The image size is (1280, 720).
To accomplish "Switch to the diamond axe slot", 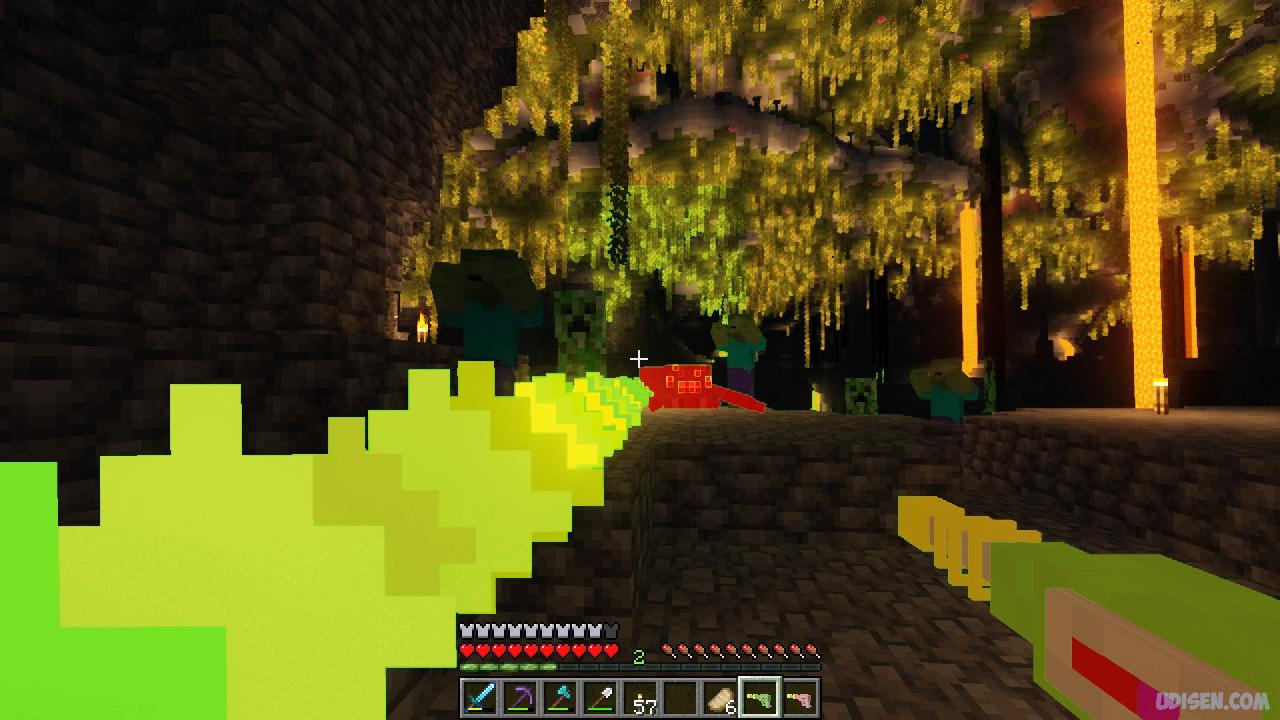I will [559, 697].
